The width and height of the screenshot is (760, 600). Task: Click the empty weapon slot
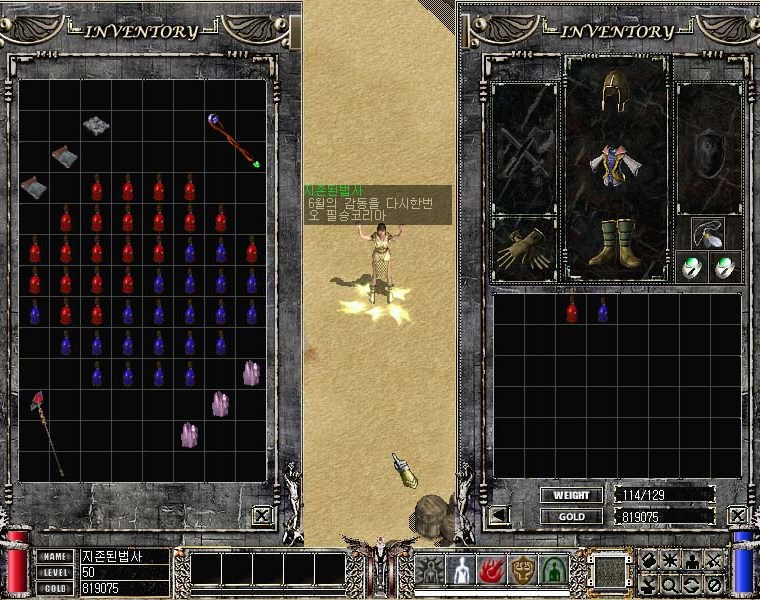click(x=524, y=150)
